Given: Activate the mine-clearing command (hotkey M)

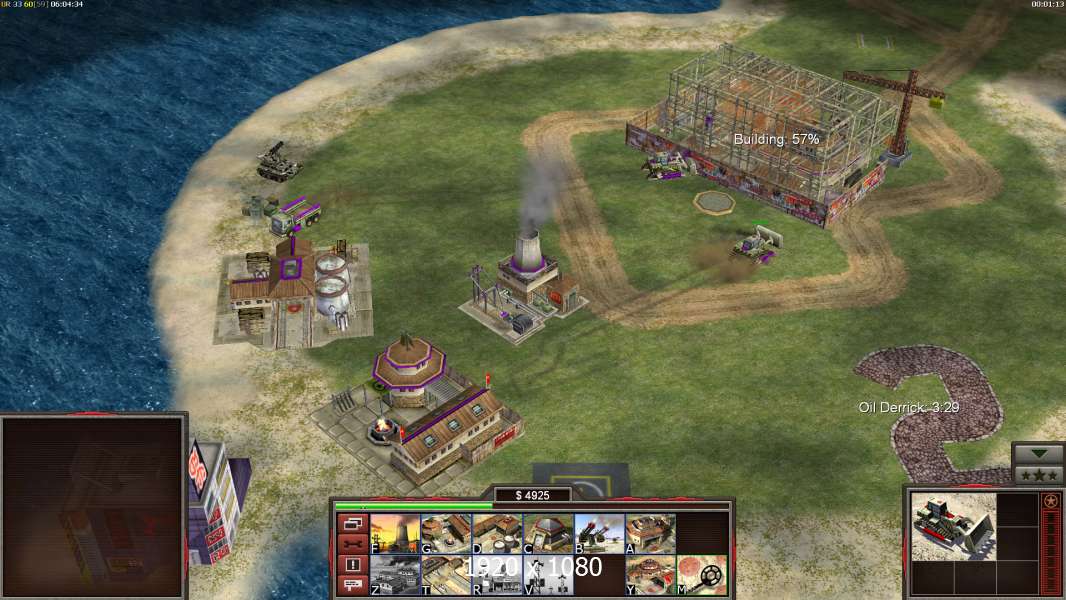Looking at the screenshot, I should 701,575.
